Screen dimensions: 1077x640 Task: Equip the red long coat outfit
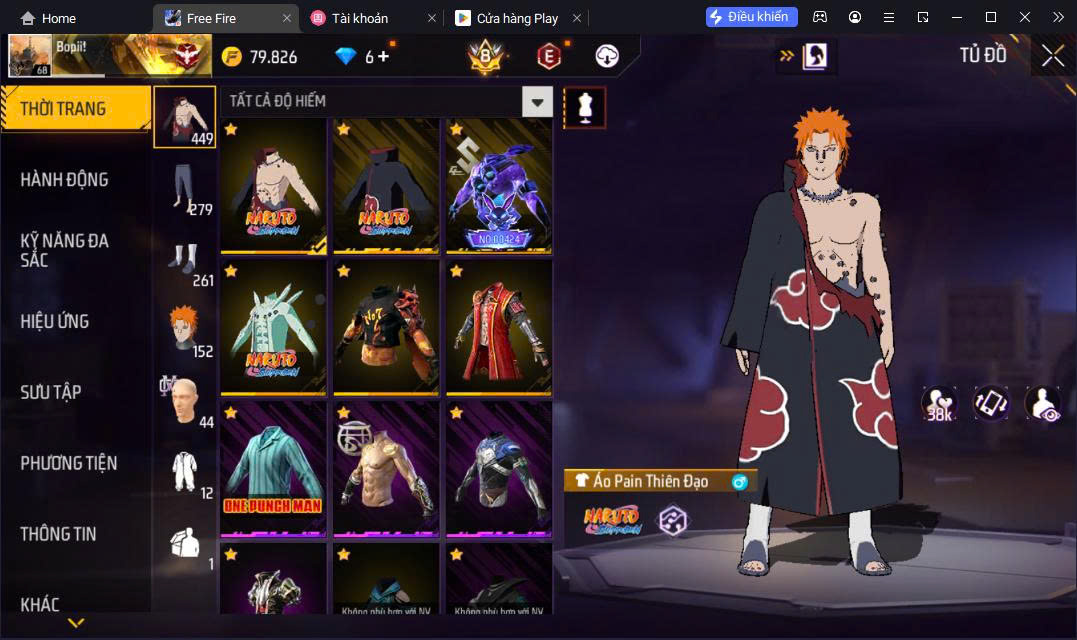point(499,326)
